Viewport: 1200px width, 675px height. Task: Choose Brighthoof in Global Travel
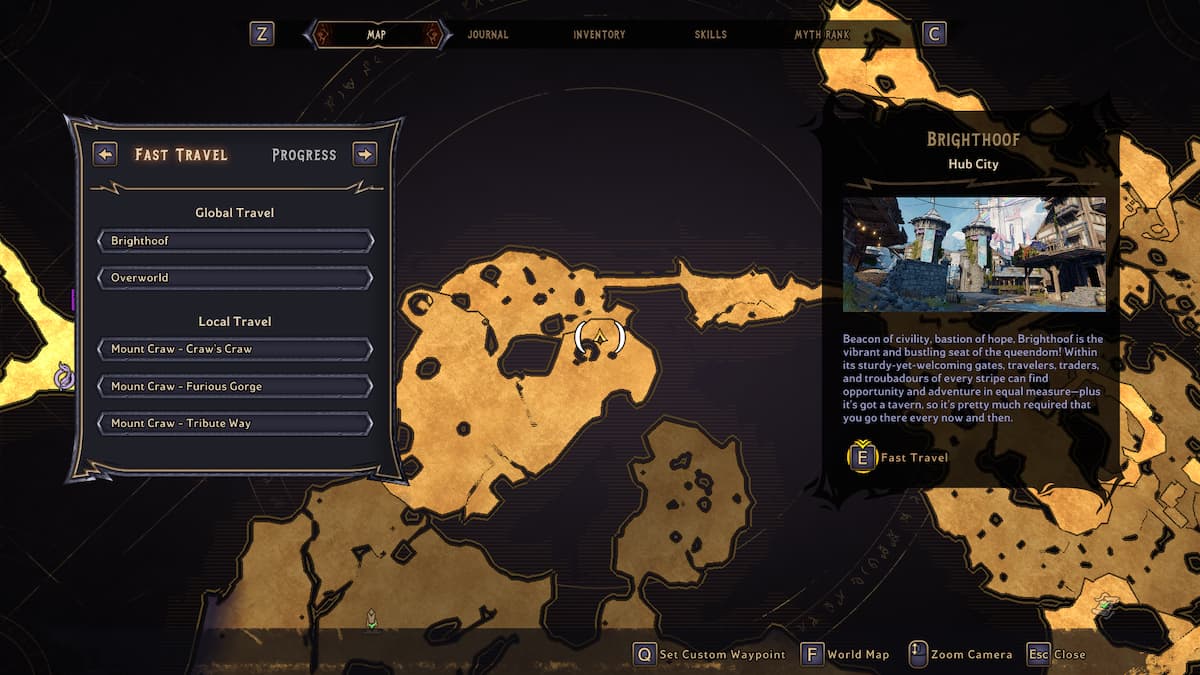click(235, 241)
